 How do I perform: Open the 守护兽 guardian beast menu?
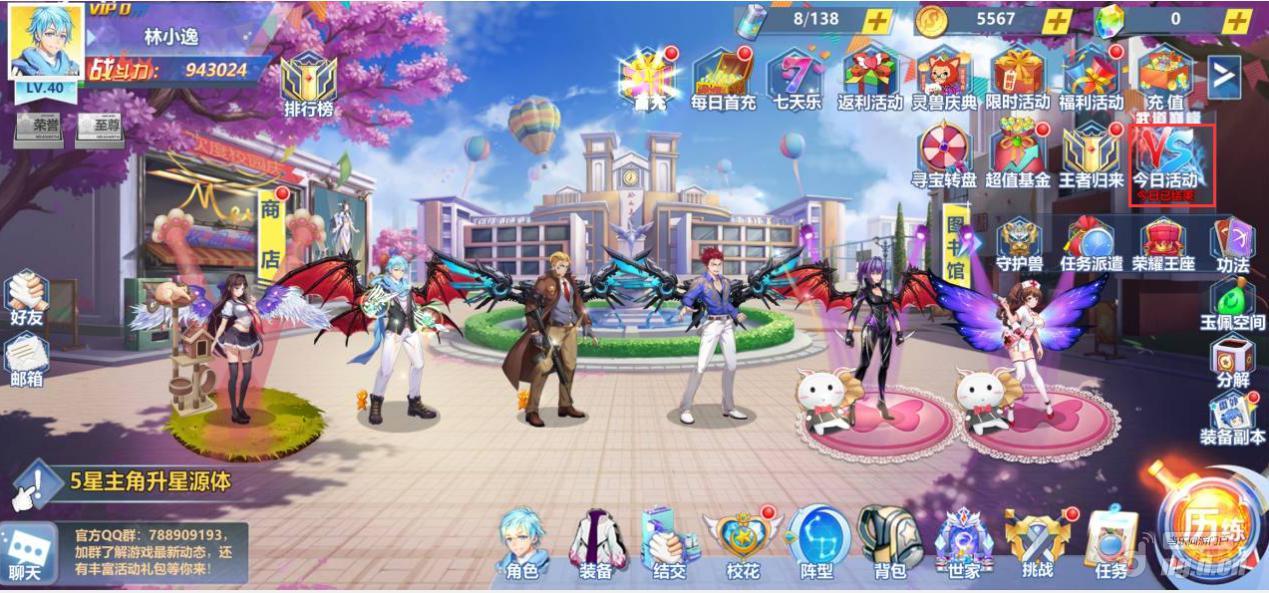click(1018, 244)
